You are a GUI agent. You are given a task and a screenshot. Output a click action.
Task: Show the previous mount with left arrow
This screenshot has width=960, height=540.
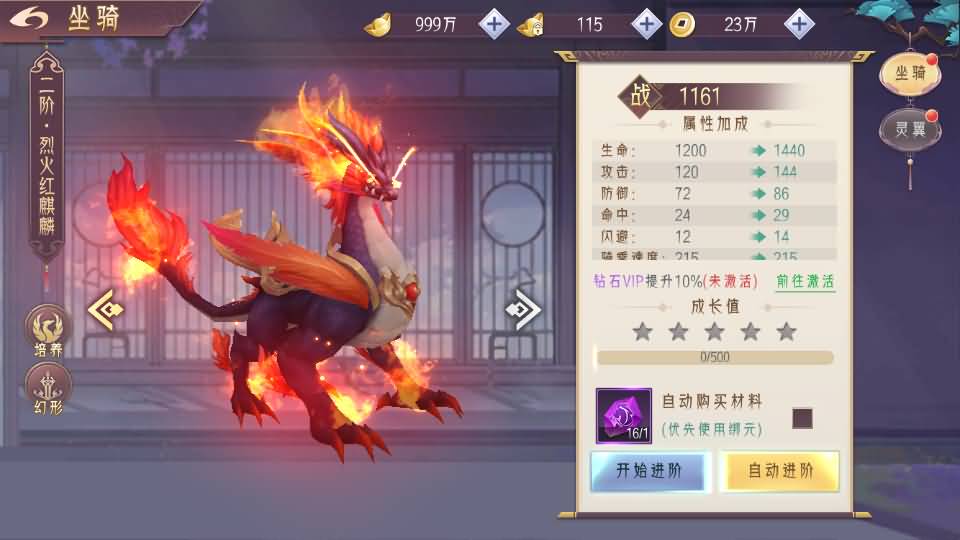105,310
